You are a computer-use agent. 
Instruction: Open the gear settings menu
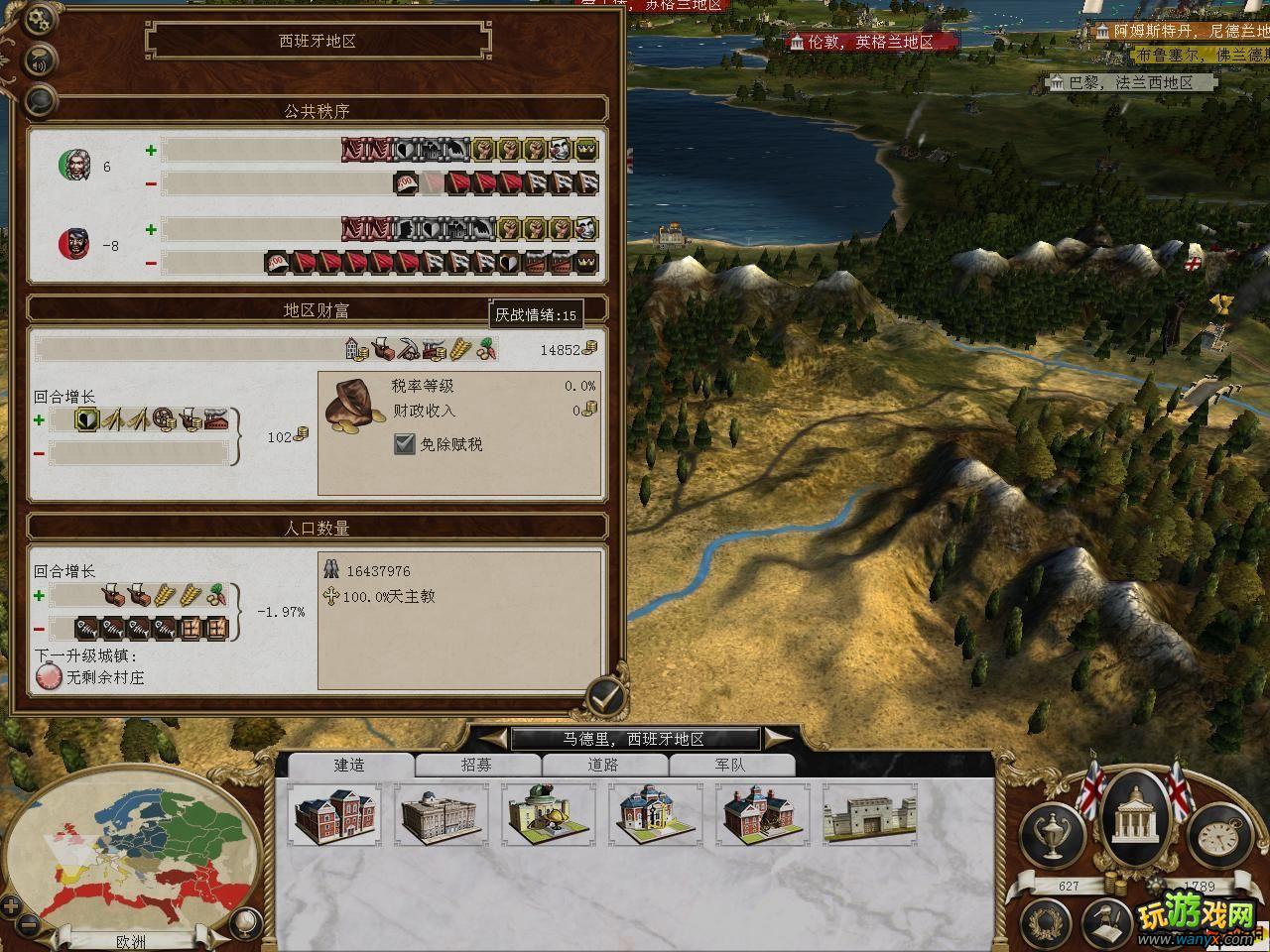tap(41, 18)
